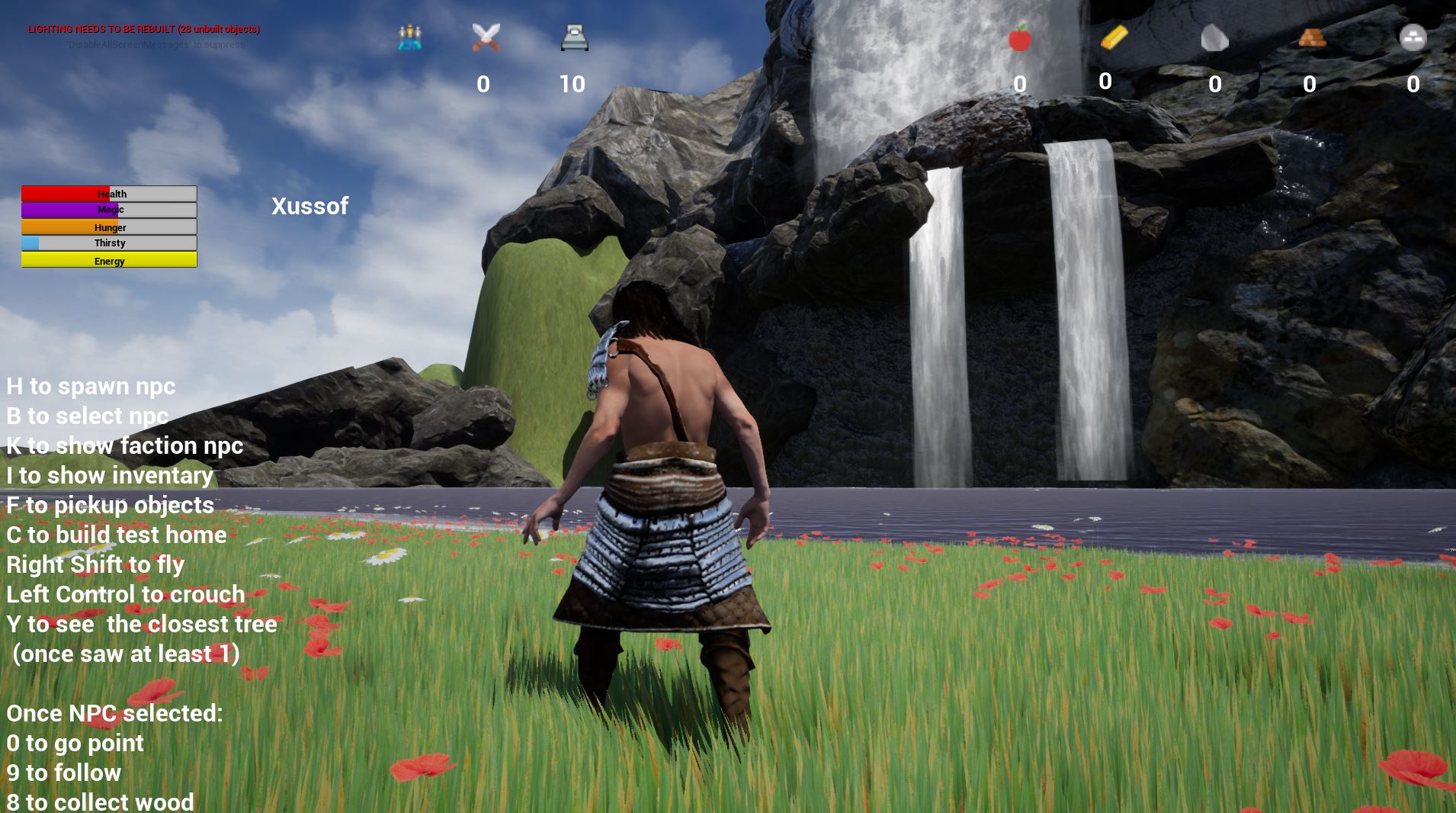Click the stone resource icon
The width and height of the screenshot is (1456, 813).
1215,37
